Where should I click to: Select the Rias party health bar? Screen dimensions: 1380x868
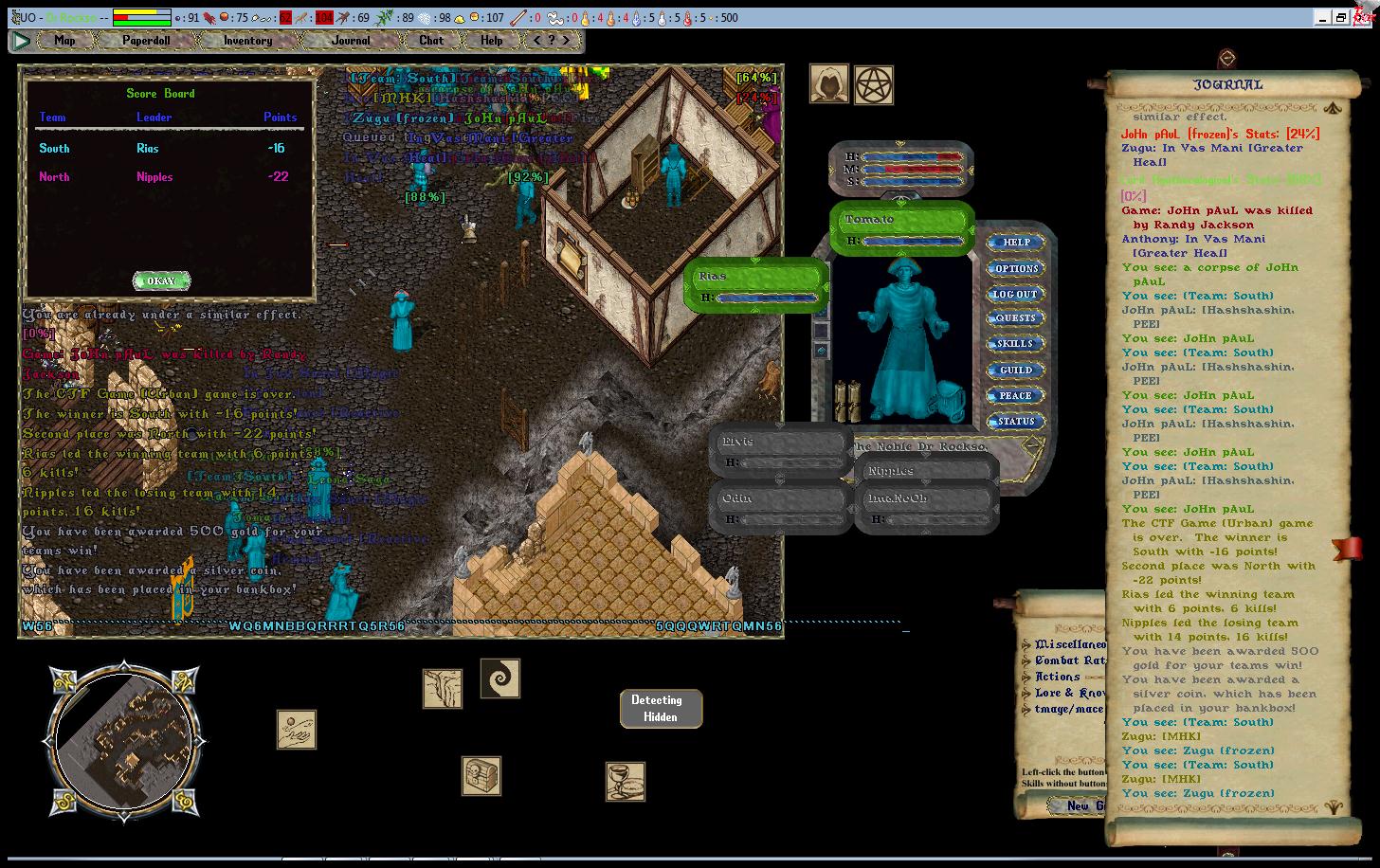click(x=756, y=285)
